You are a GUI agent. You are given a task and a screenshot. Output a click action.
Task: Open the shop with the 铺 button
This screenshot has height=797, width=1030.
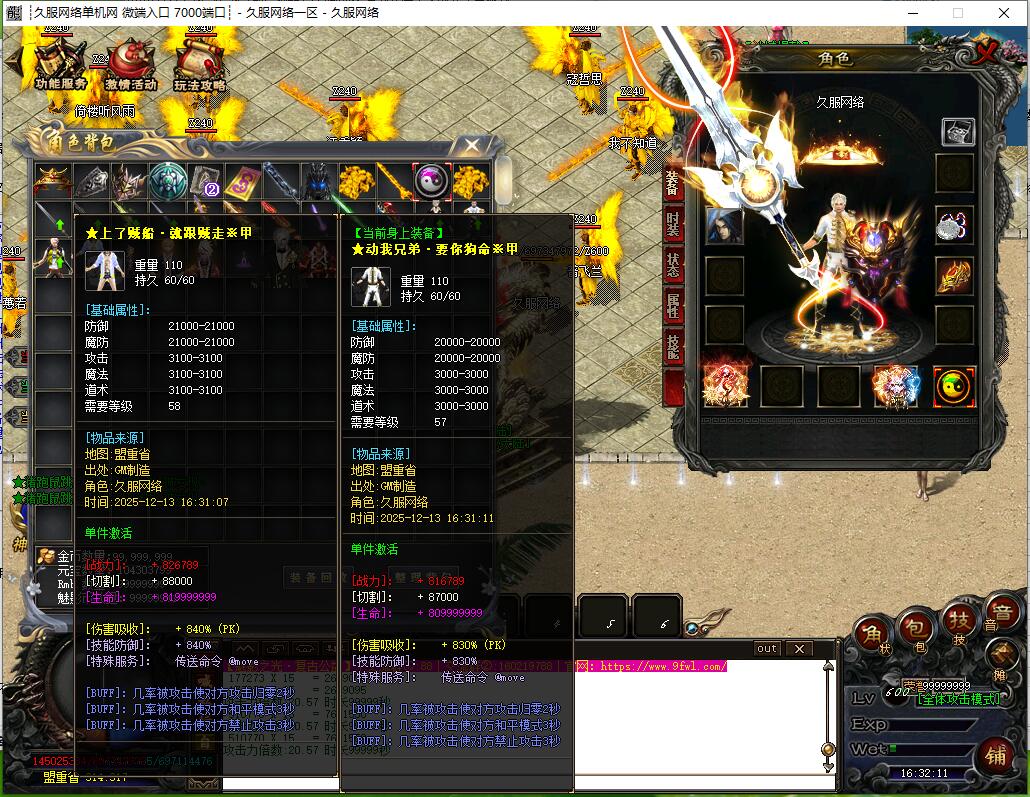tap(995, 753)
